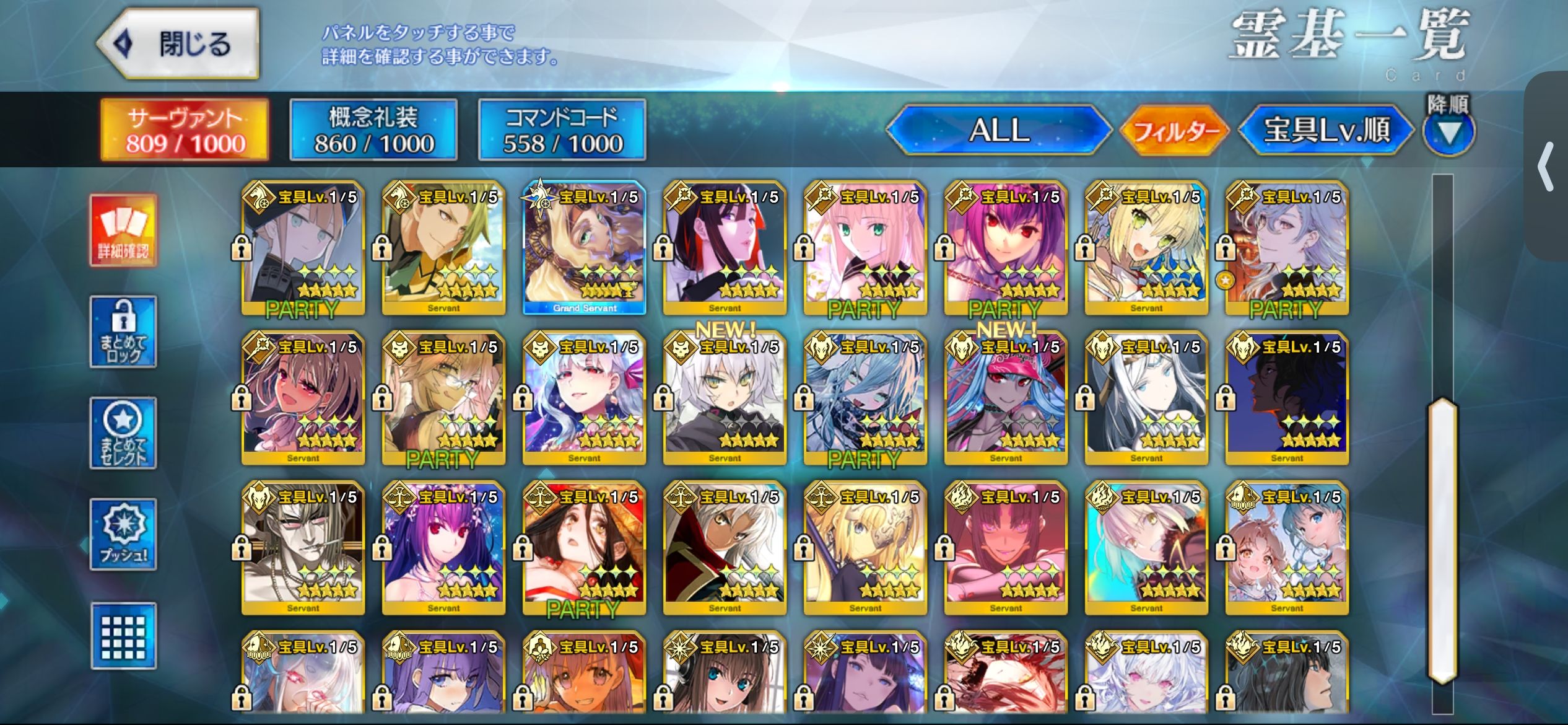Open the white-haired servant card marked NEW
This screenshot has width=1568, height=725.
pyautogui.click(x=725, y=398)
